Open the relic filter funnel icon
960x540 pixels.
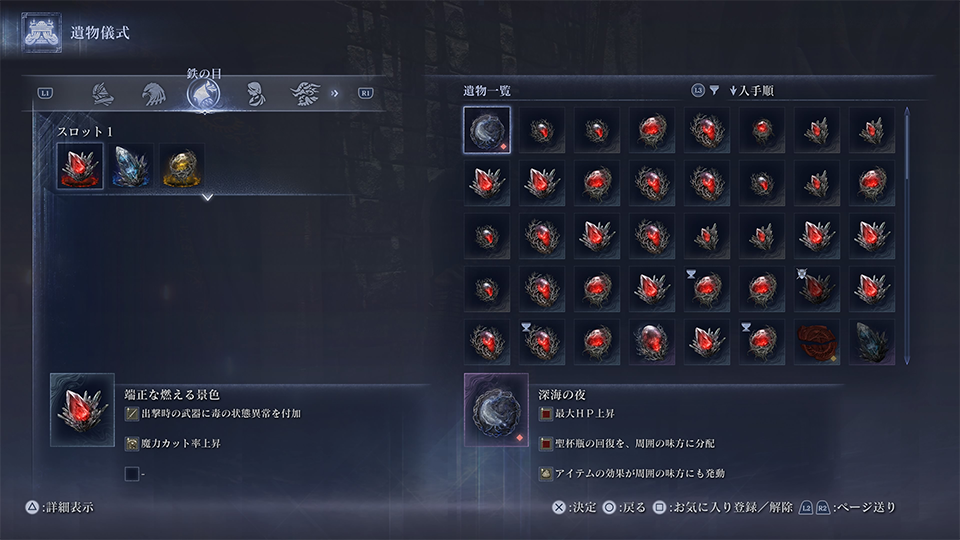714,91
